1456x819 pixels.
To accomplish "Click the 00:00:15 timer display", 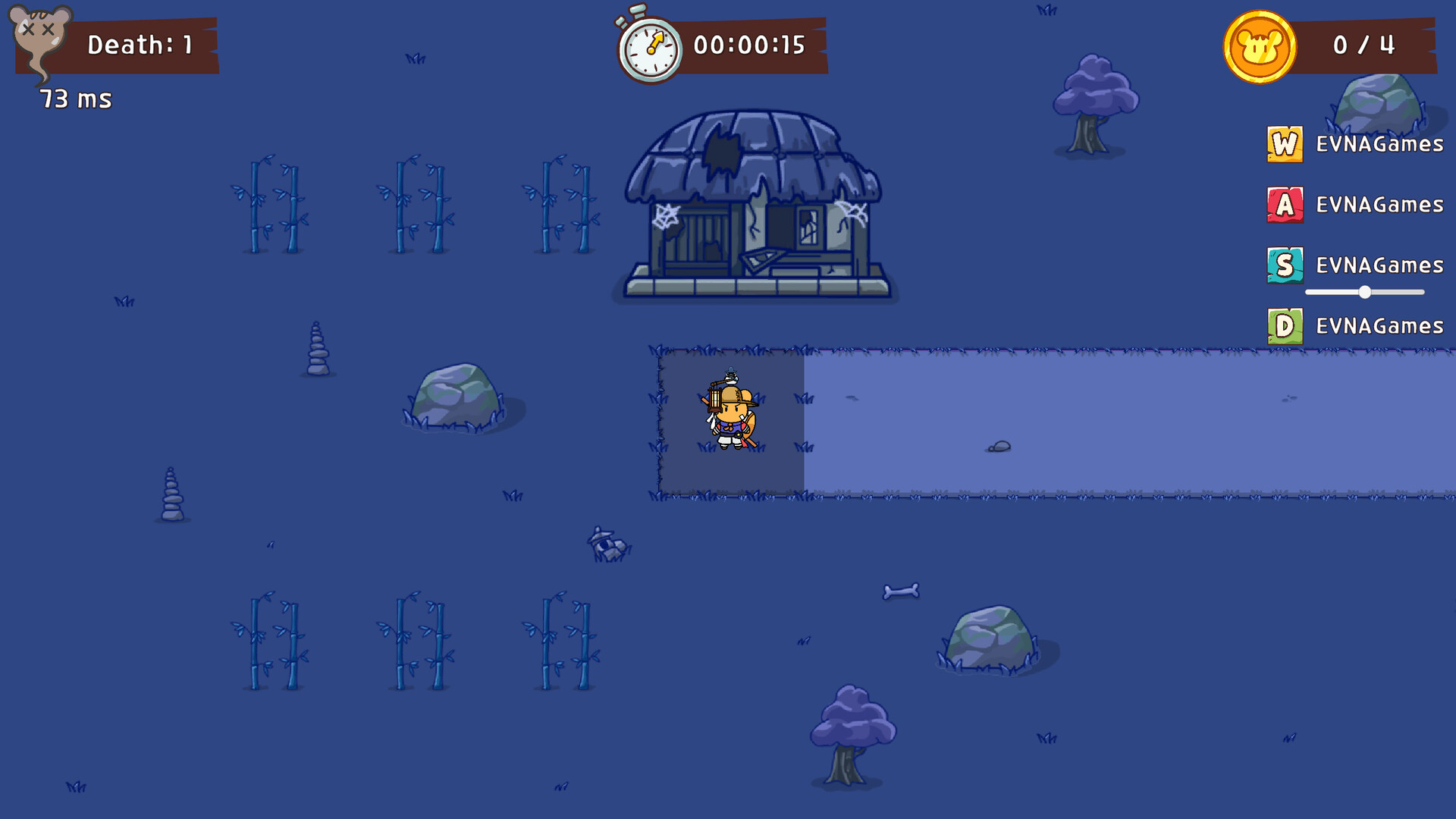I will pyautogui.click(x=749, y=45).
